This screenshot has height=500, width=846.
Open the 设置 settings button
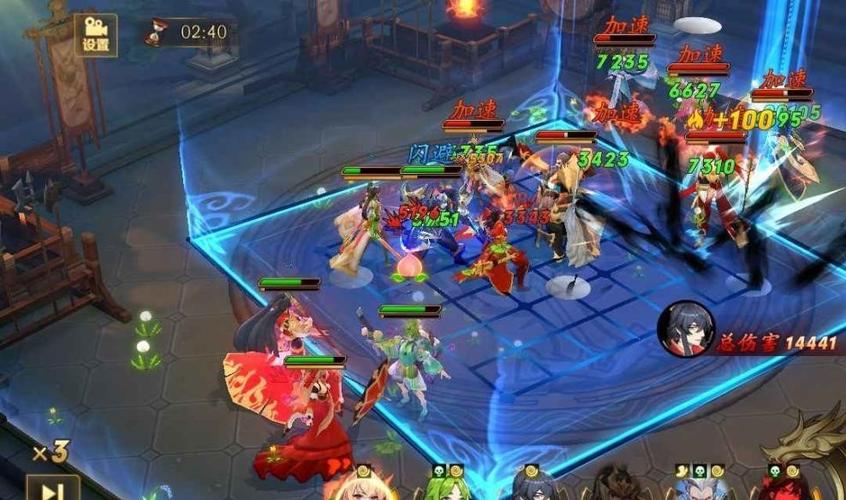click(x=95, y=33)
